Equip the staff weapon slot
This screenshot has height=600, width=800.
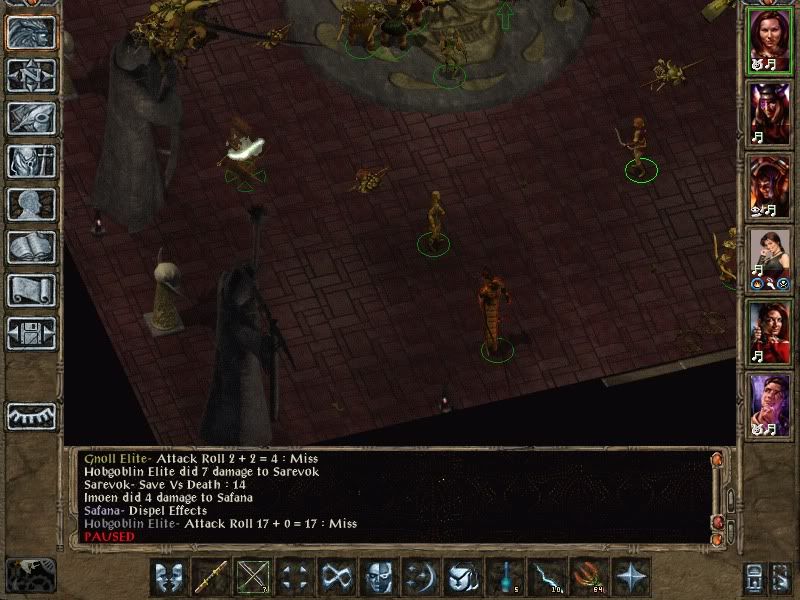pyautogui.click(x=211, y=577)
